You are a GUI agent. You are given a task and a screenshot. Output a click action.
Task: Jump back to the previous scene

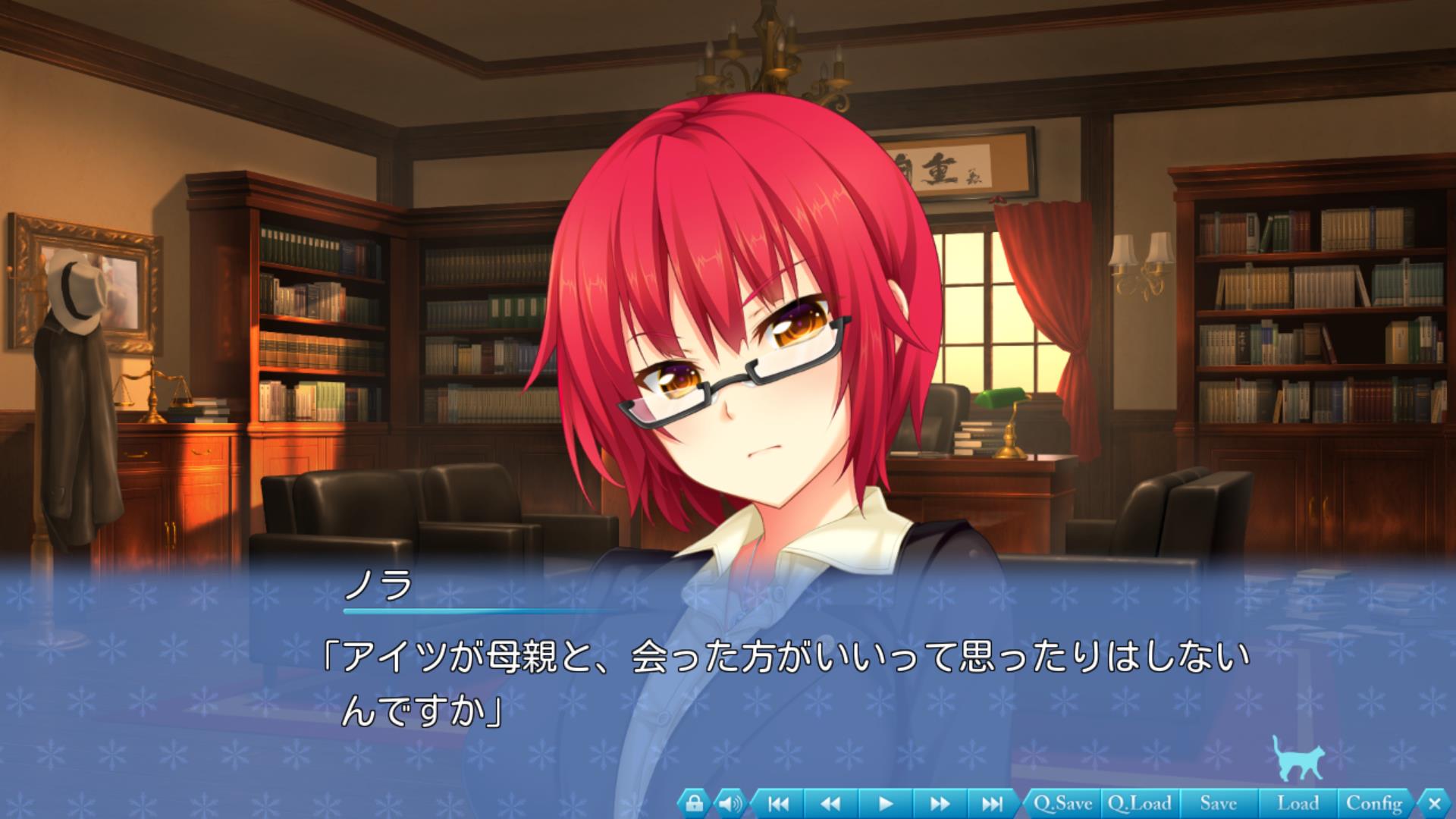tap(778, 803)
